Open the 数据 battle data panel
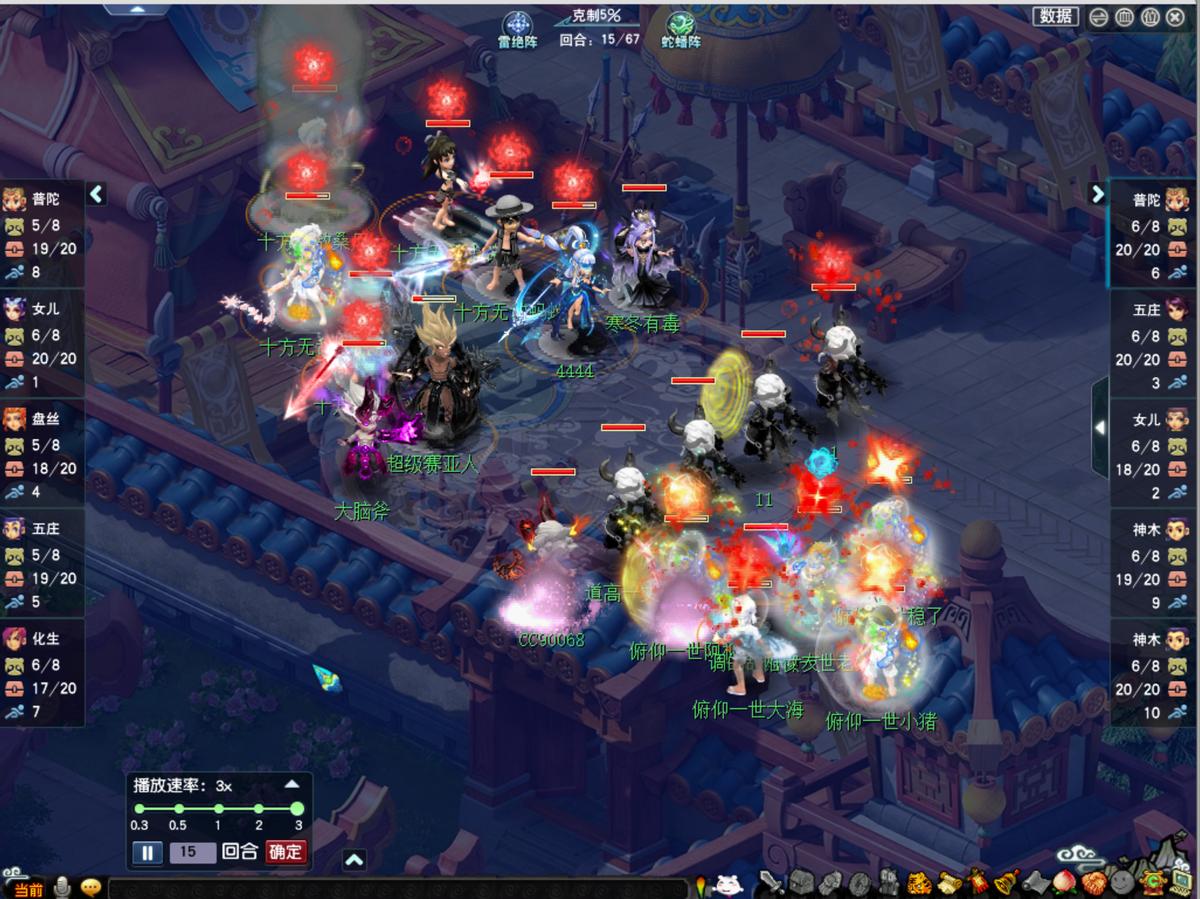 [x=1056, y=16]
